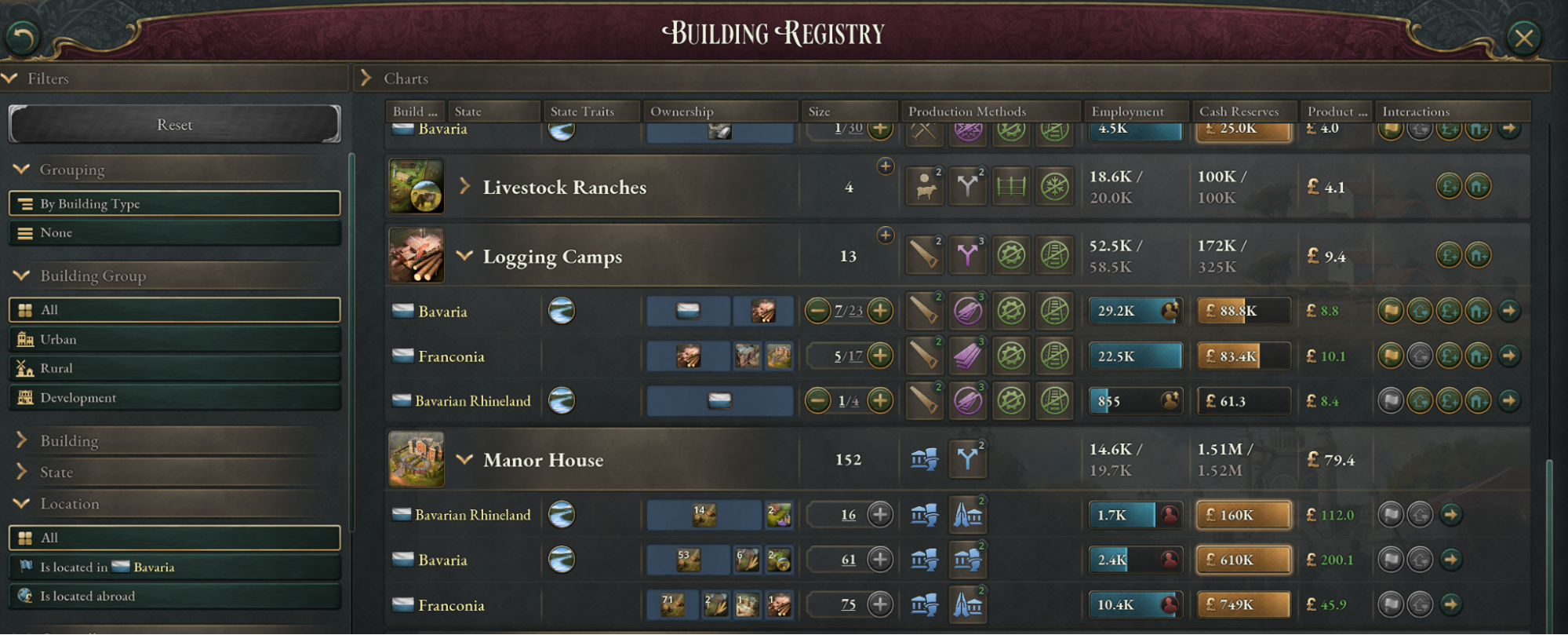The width and height of the screenshot is (1568, 635).
Task: Open the fence production method icon for Livestock Ranches
Action: coord(1011,187)
